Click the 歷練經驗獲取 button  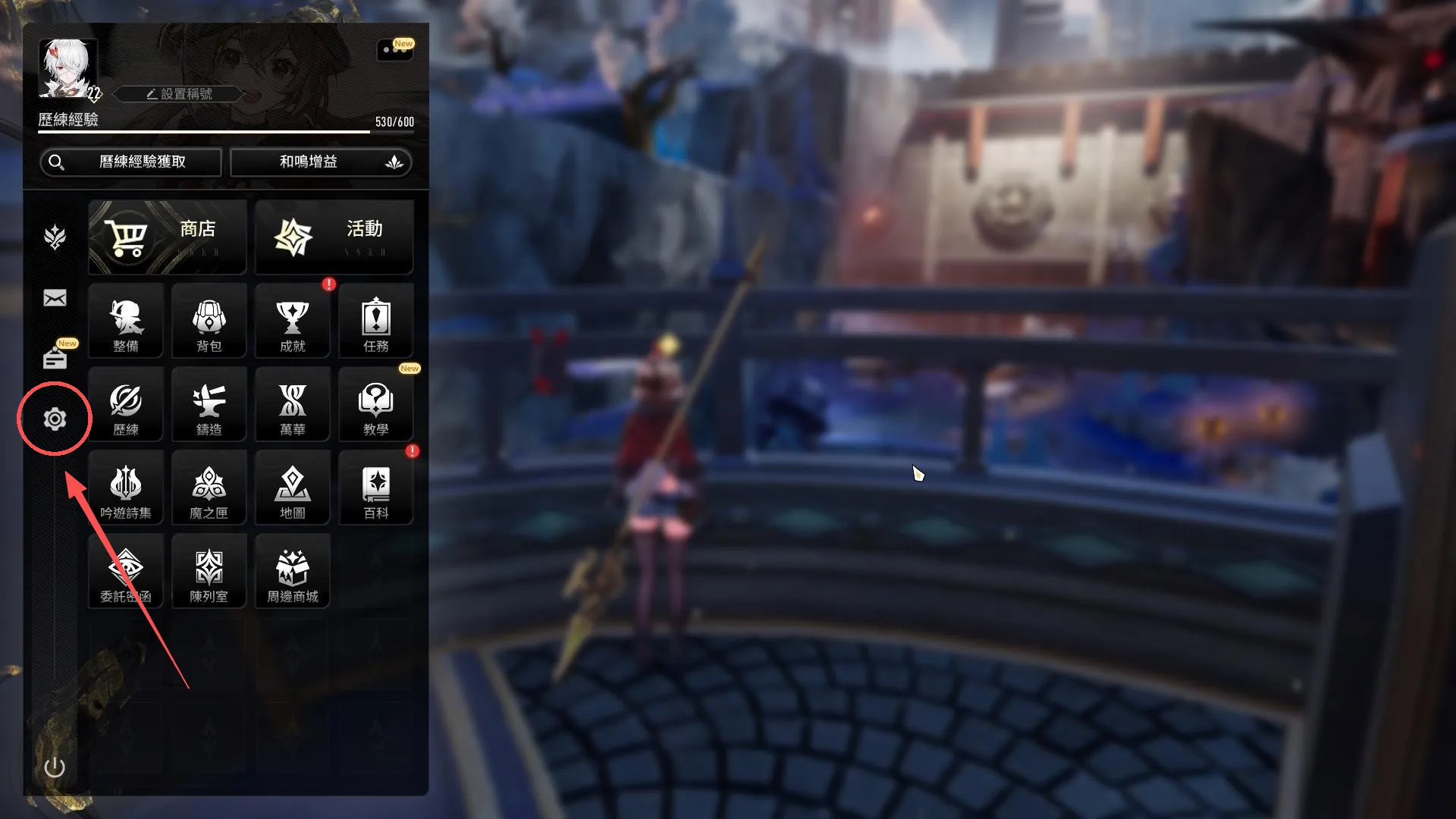(x=130, y=162)
